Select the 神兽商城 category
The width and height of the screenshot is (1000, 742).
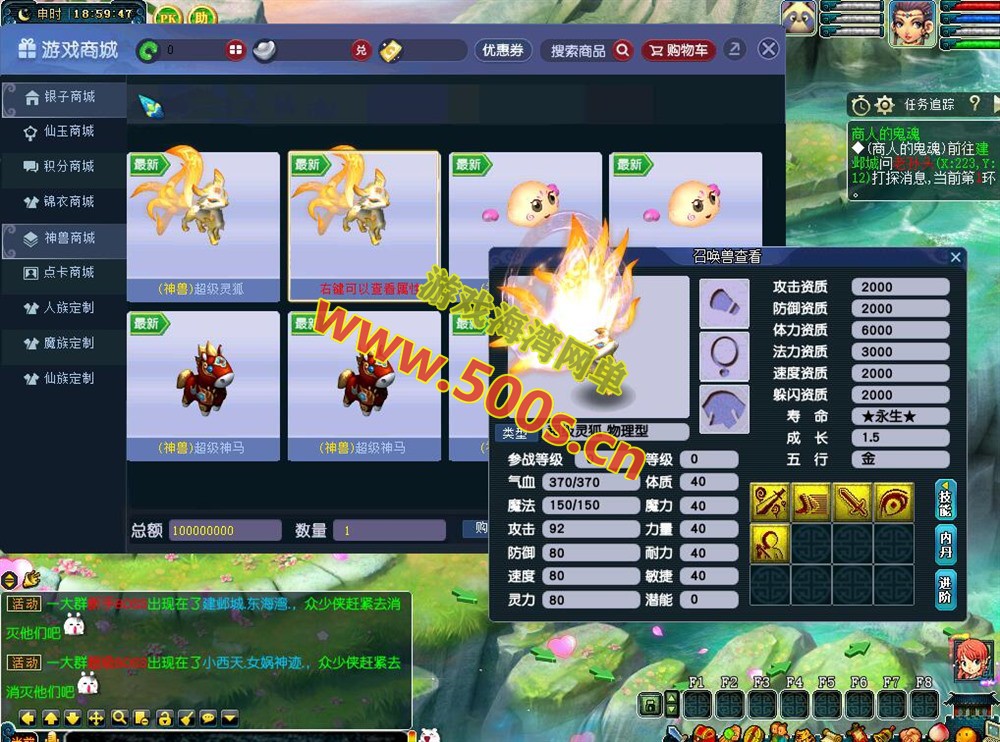68,238
